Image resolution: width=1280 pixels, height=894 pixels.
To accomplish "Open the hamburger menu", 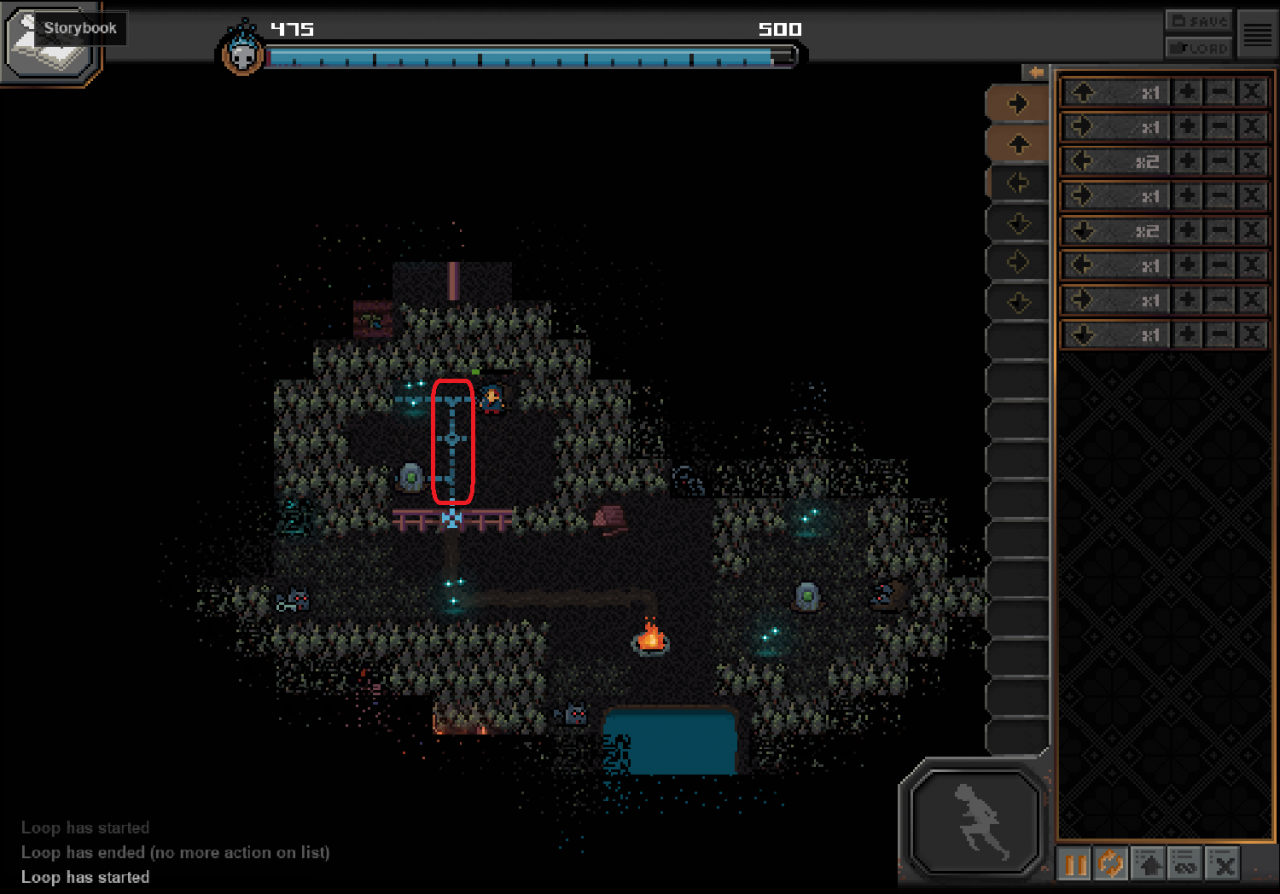I will click(x=1257, y=34).
